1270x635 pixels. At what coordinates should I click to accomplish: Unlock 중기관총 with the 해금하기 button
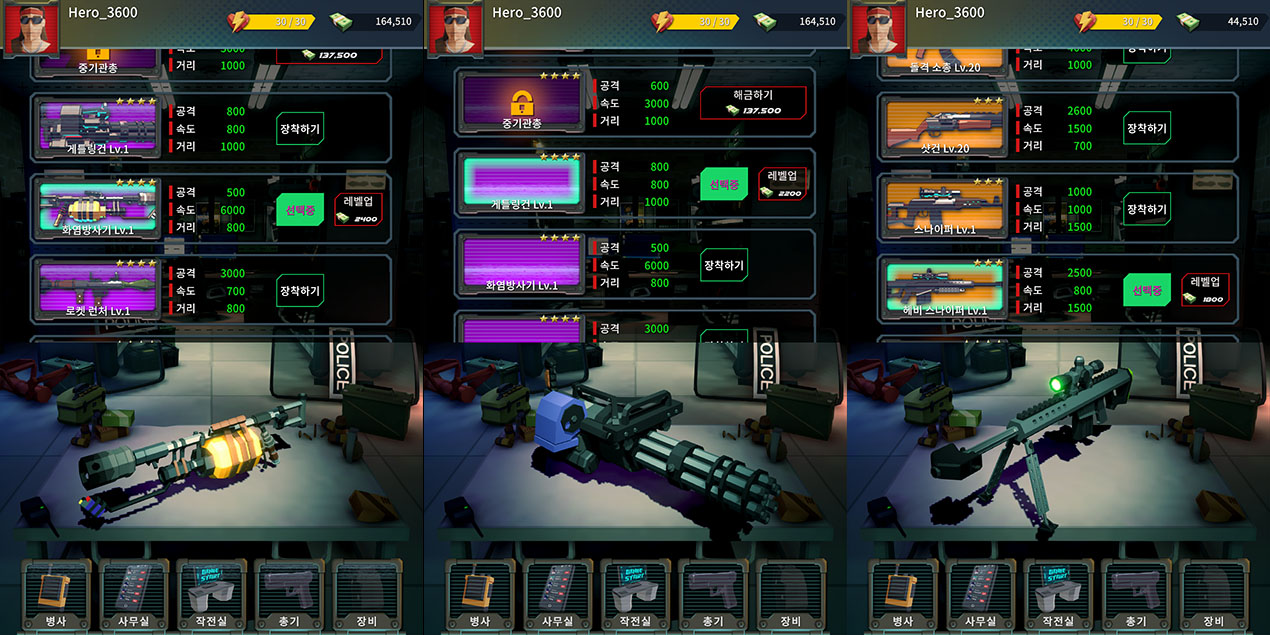tap(753, 102)
